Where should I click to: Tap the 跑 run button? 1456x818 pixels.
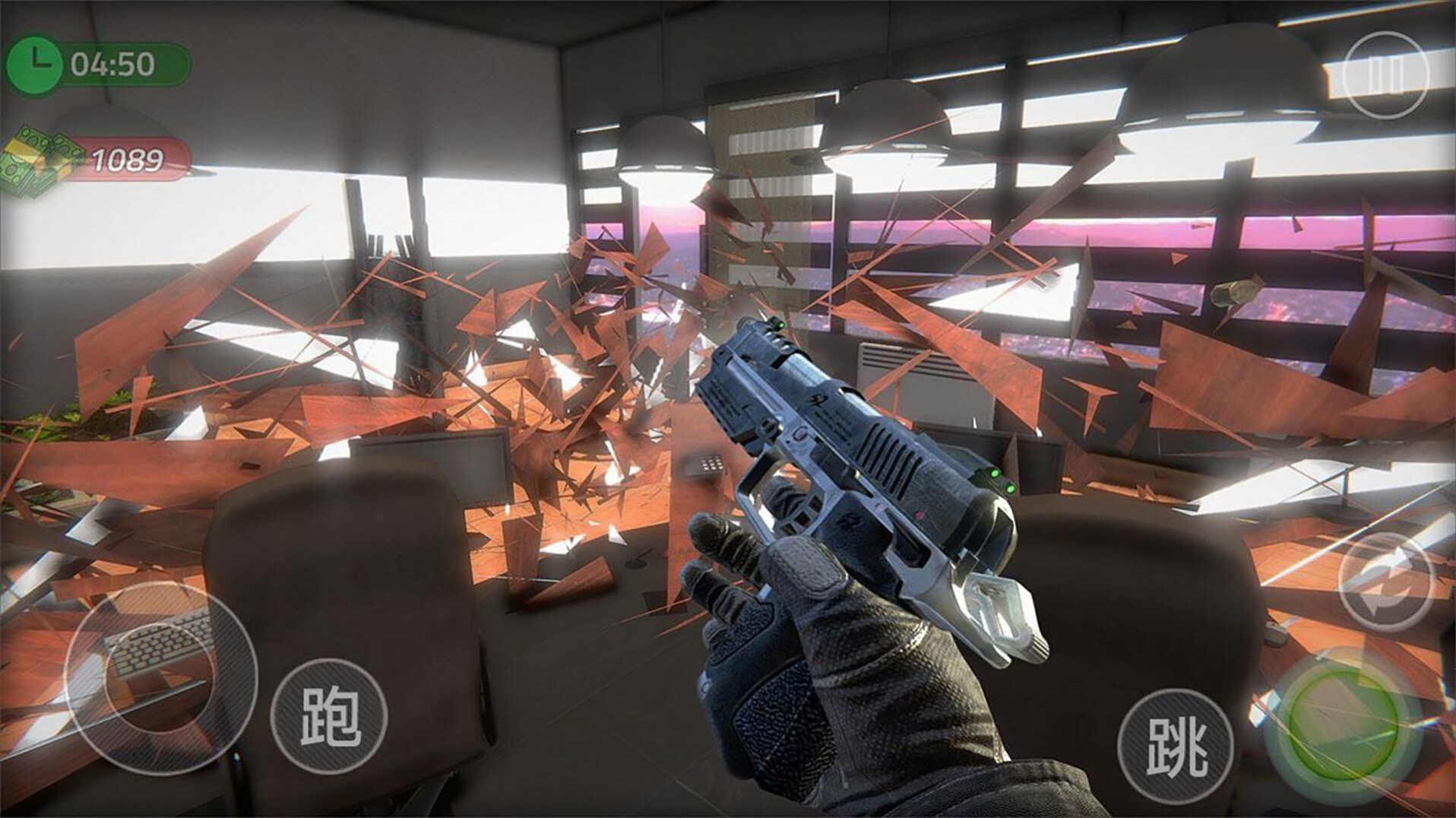tap(329, 716)
